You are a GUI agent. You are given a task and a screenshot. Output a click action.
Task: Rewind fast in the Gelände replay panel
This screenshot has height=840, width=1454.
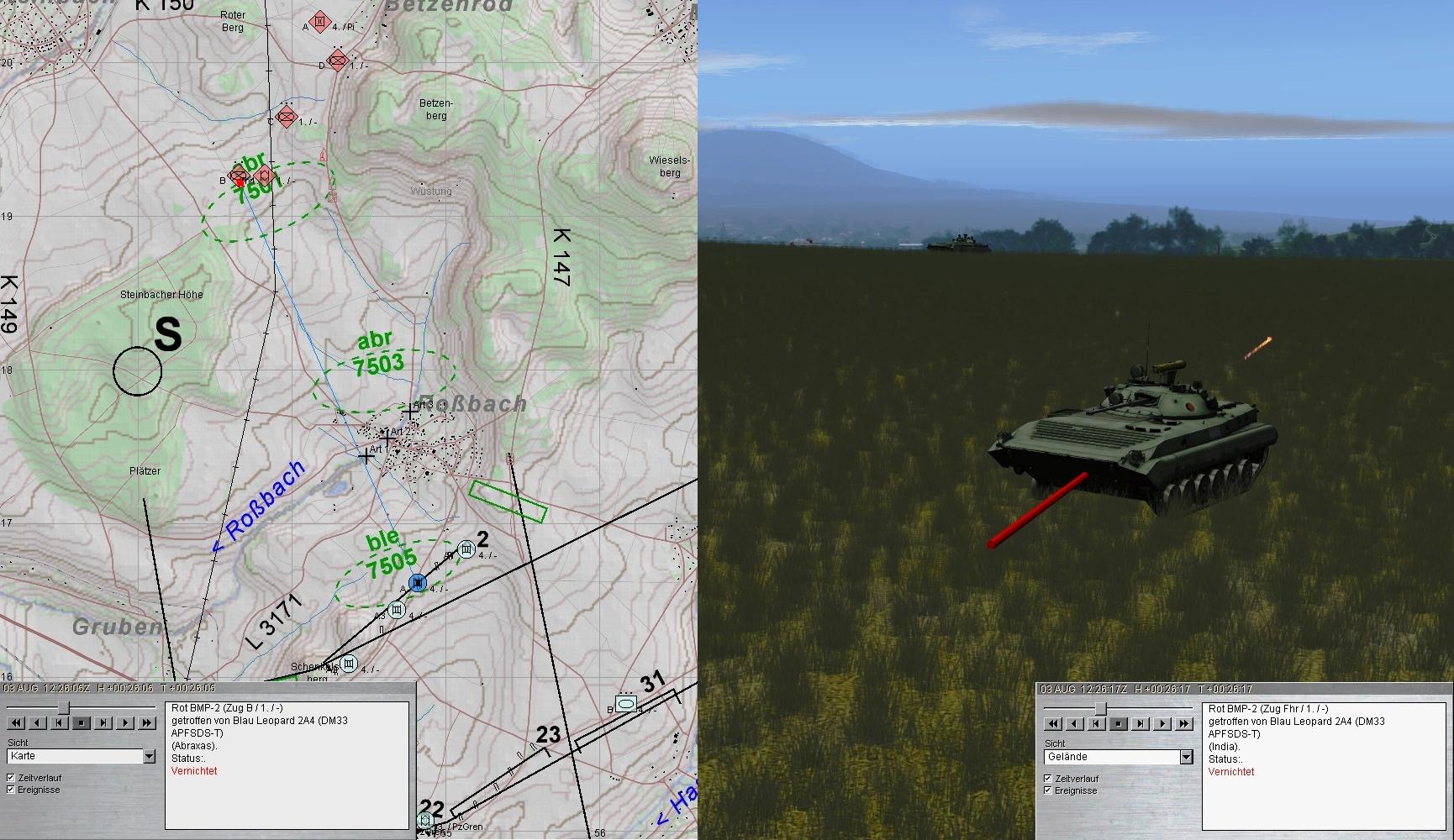(1053, 723)
